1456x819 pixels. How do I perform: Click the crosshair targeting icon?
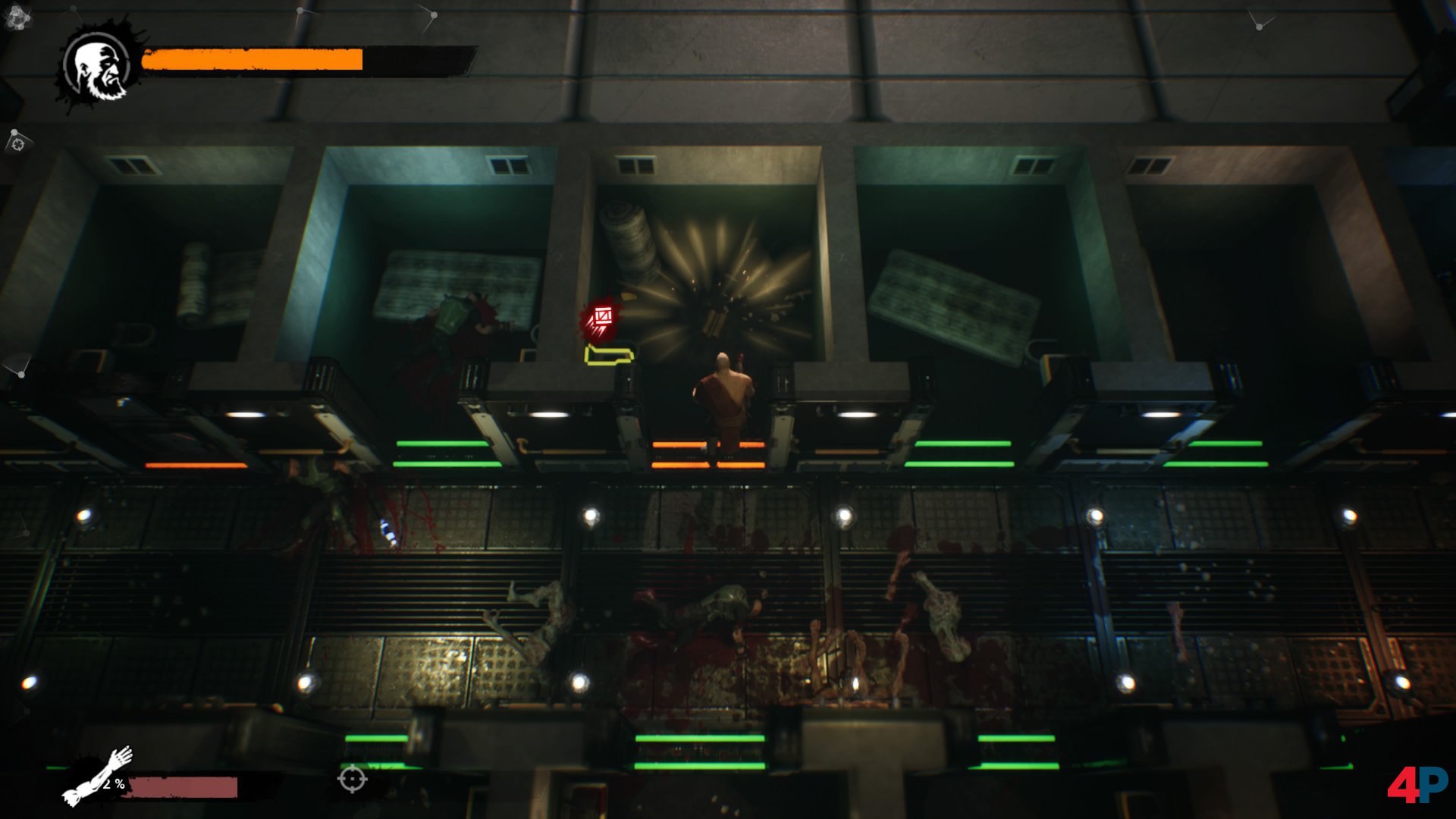click(x=352, y=779)
